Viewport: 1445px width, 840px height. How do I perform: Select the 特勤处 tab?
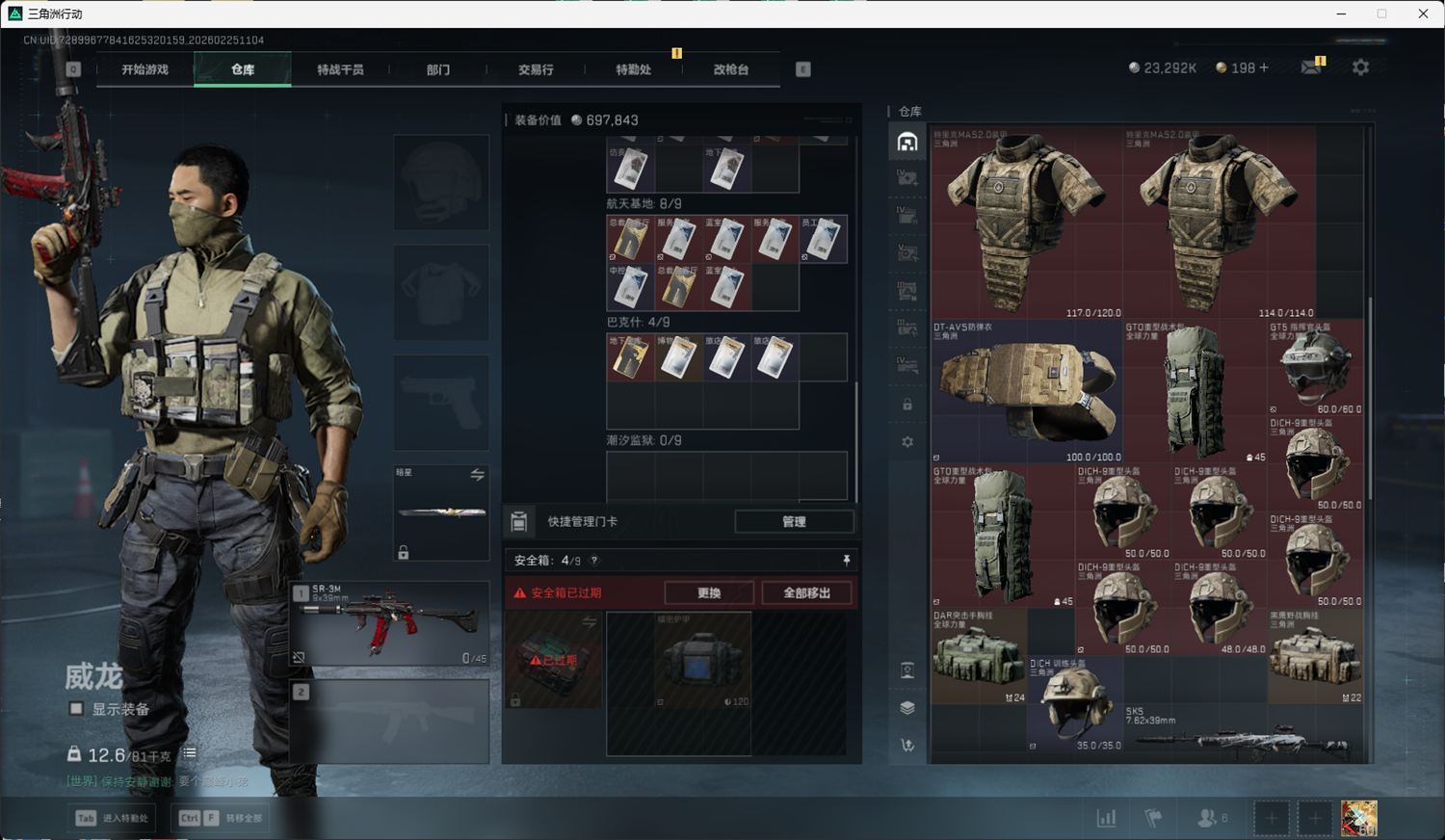pos(633,69)
